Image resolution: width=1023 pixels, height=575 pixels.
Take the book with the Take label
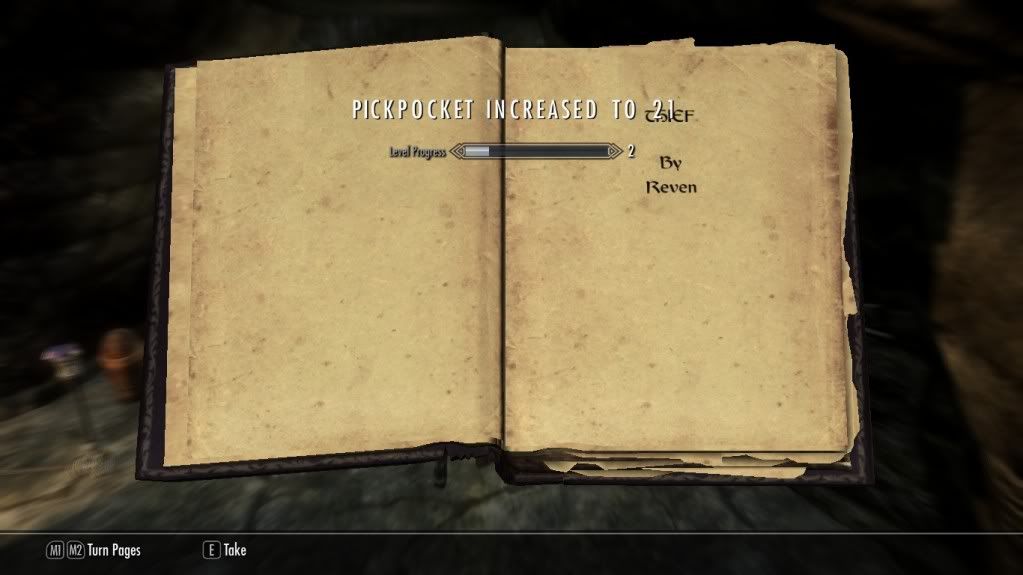(x=234, y=550)
